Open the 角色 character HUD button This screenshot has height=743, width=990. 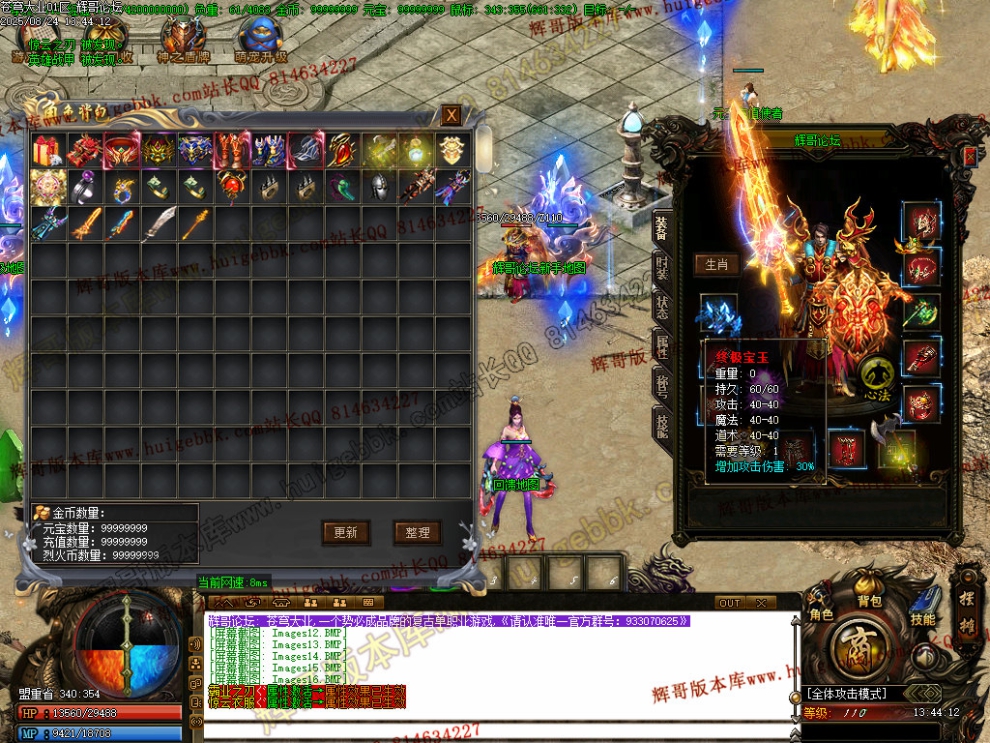[x=821, y=614]
